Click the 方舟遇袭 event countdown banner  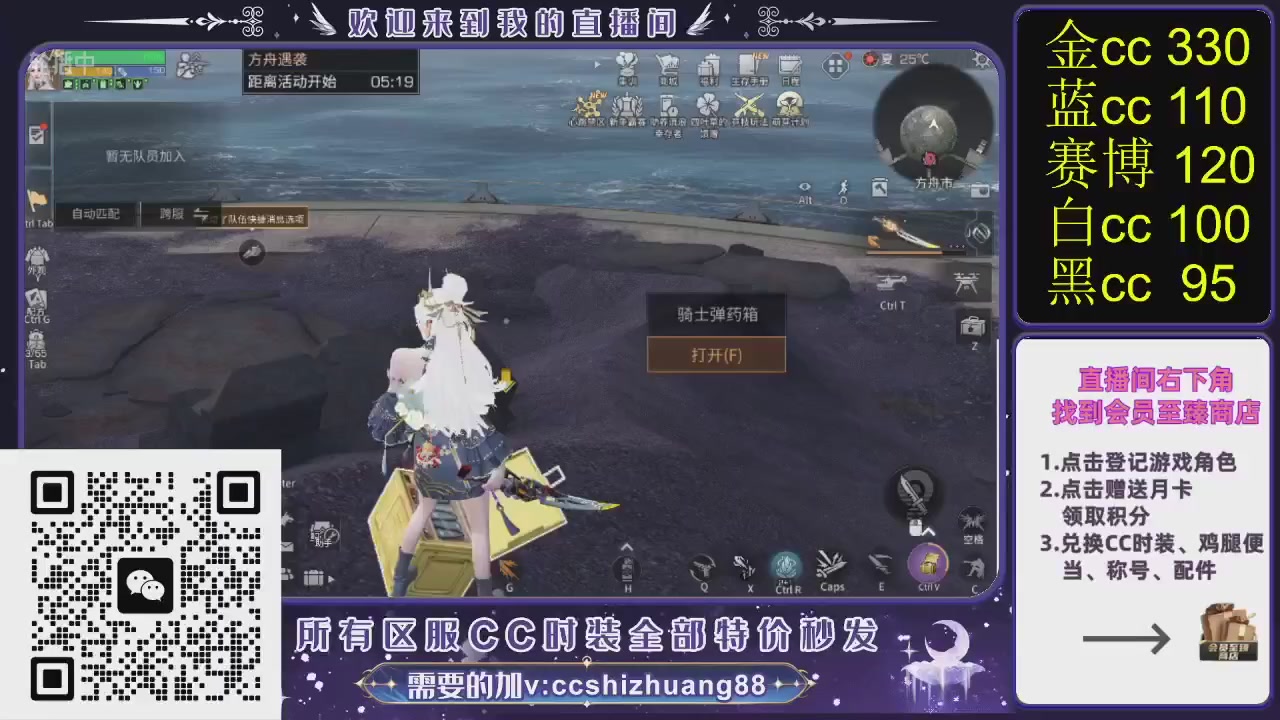[x=330, y=70]
